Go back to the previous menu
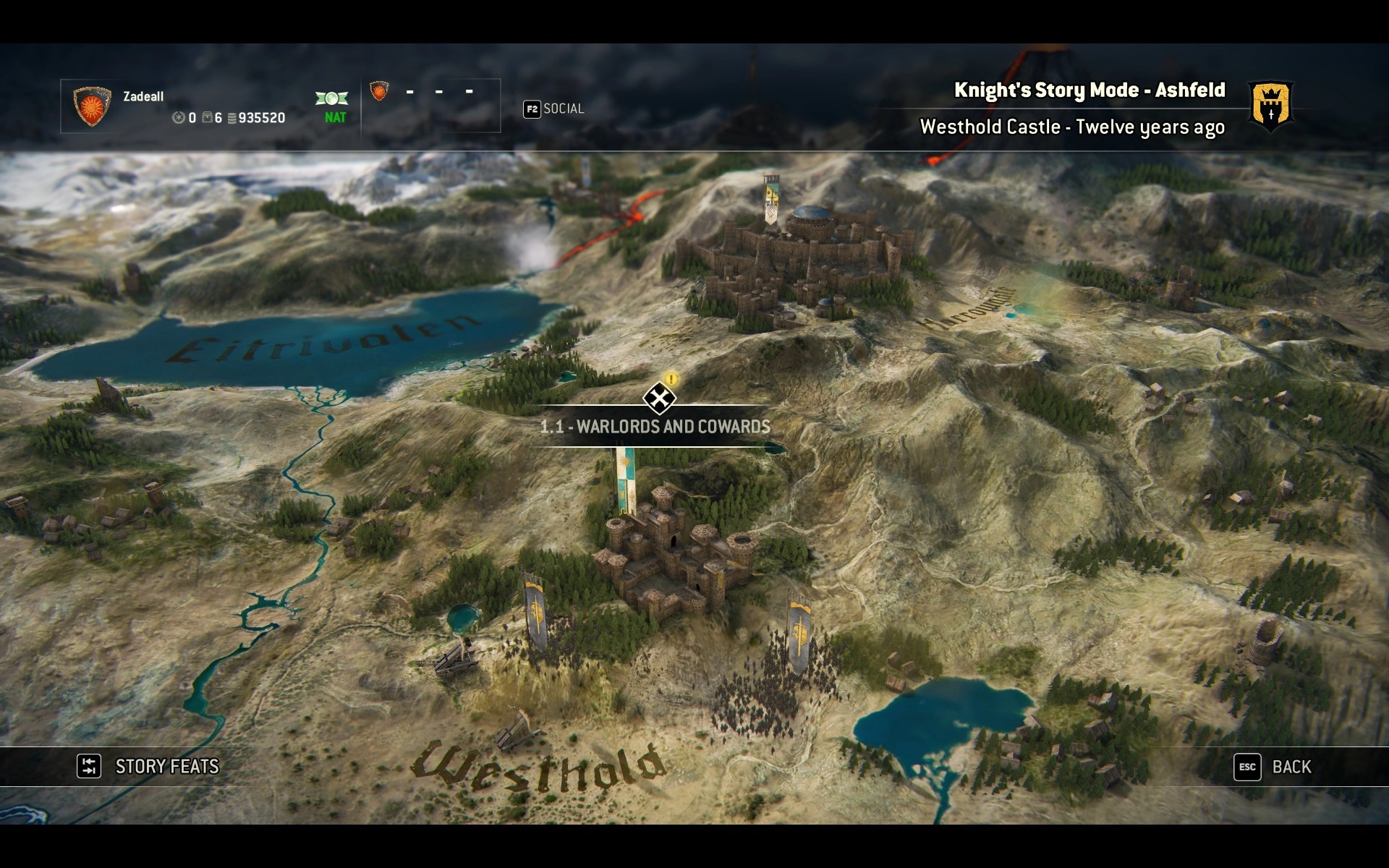Screen dimensions: 1389x868 1273,767
